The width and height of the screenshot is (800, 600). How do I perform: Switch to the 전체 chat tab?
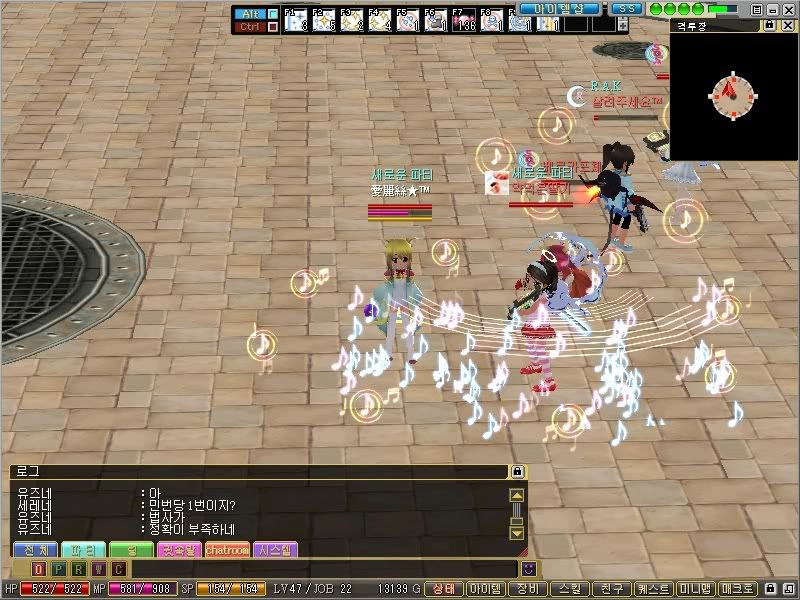(x=35, y=550)
